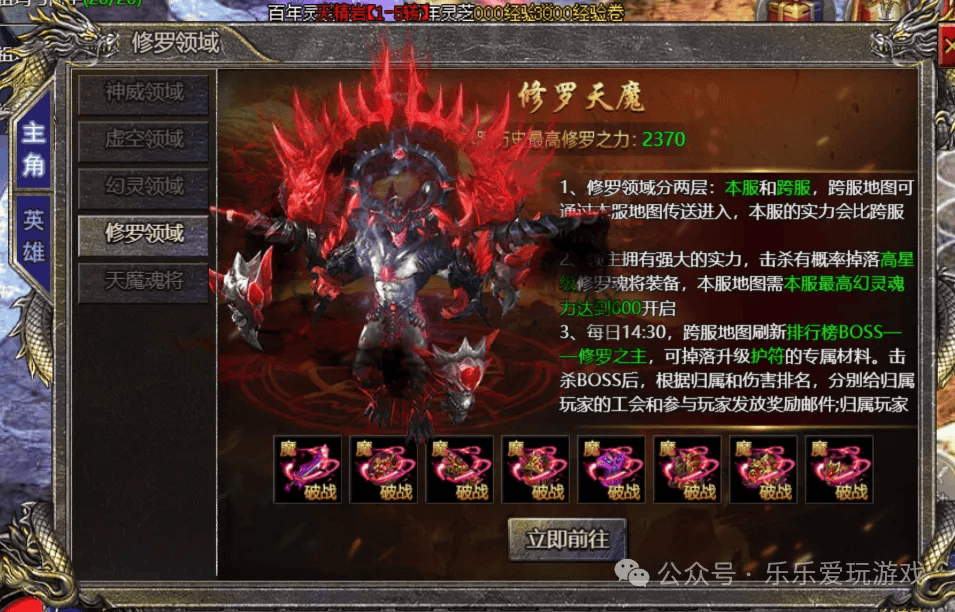Open the 虚空领域 tab

coord(144,140)
